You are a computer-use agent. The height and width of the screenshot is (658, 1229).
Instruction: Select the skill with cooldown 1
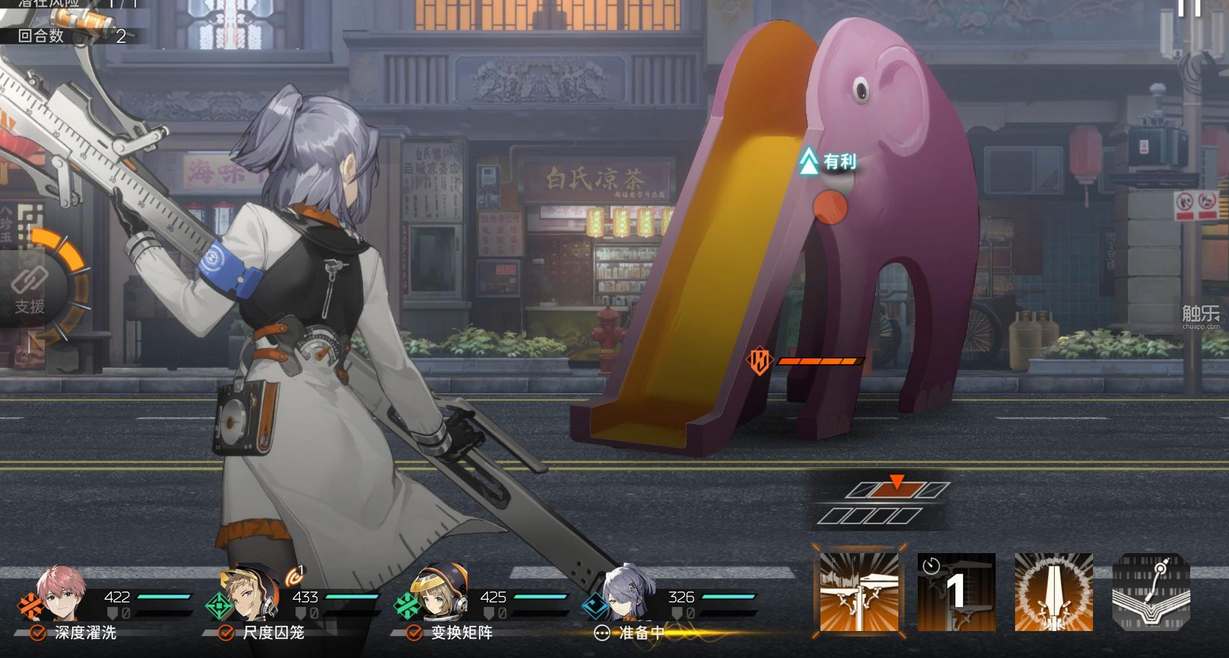[956, 592]
